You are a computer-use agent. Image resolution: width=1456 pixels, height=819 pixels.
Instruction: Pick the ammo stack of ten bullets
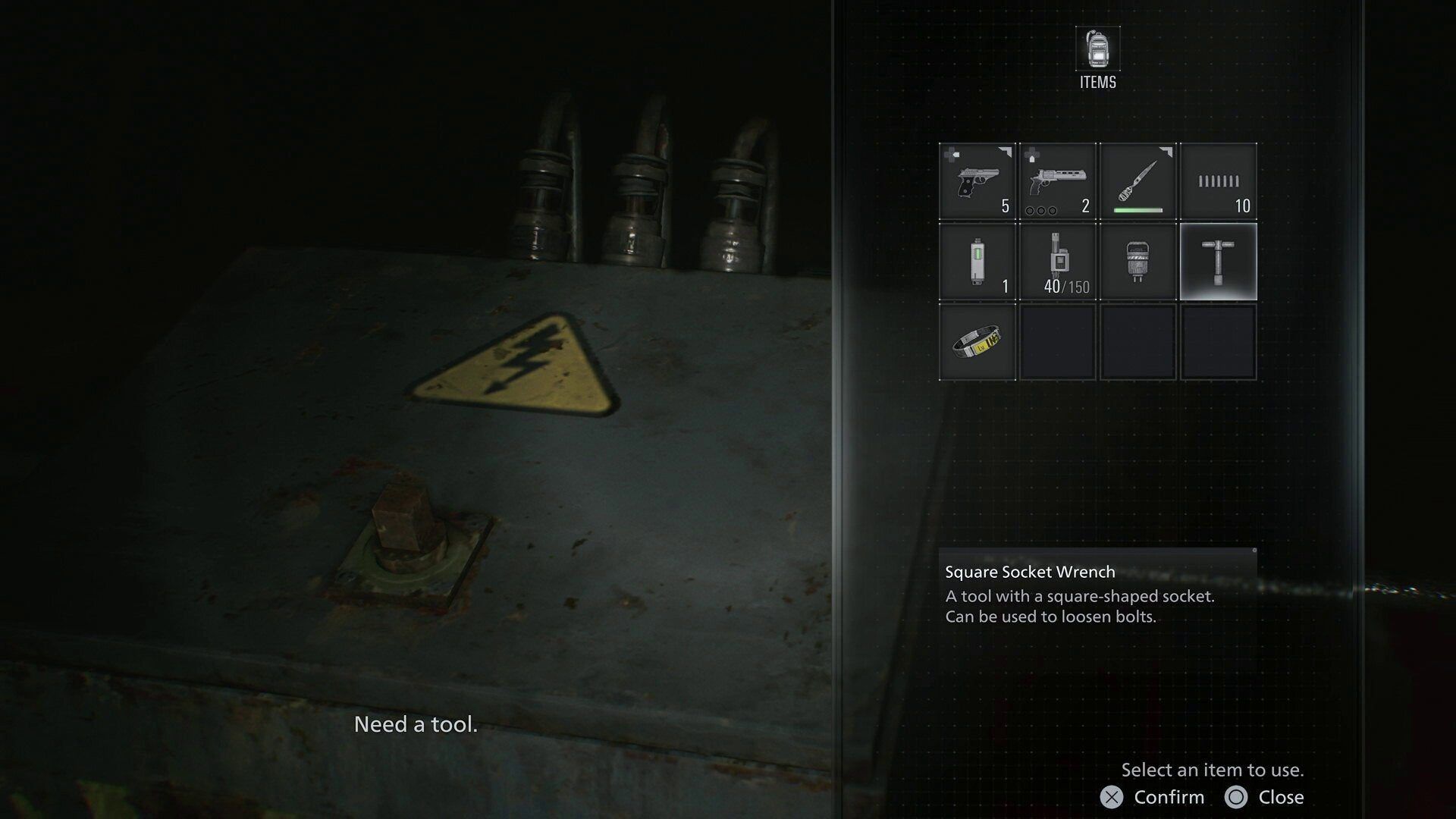click(1218, 182)
